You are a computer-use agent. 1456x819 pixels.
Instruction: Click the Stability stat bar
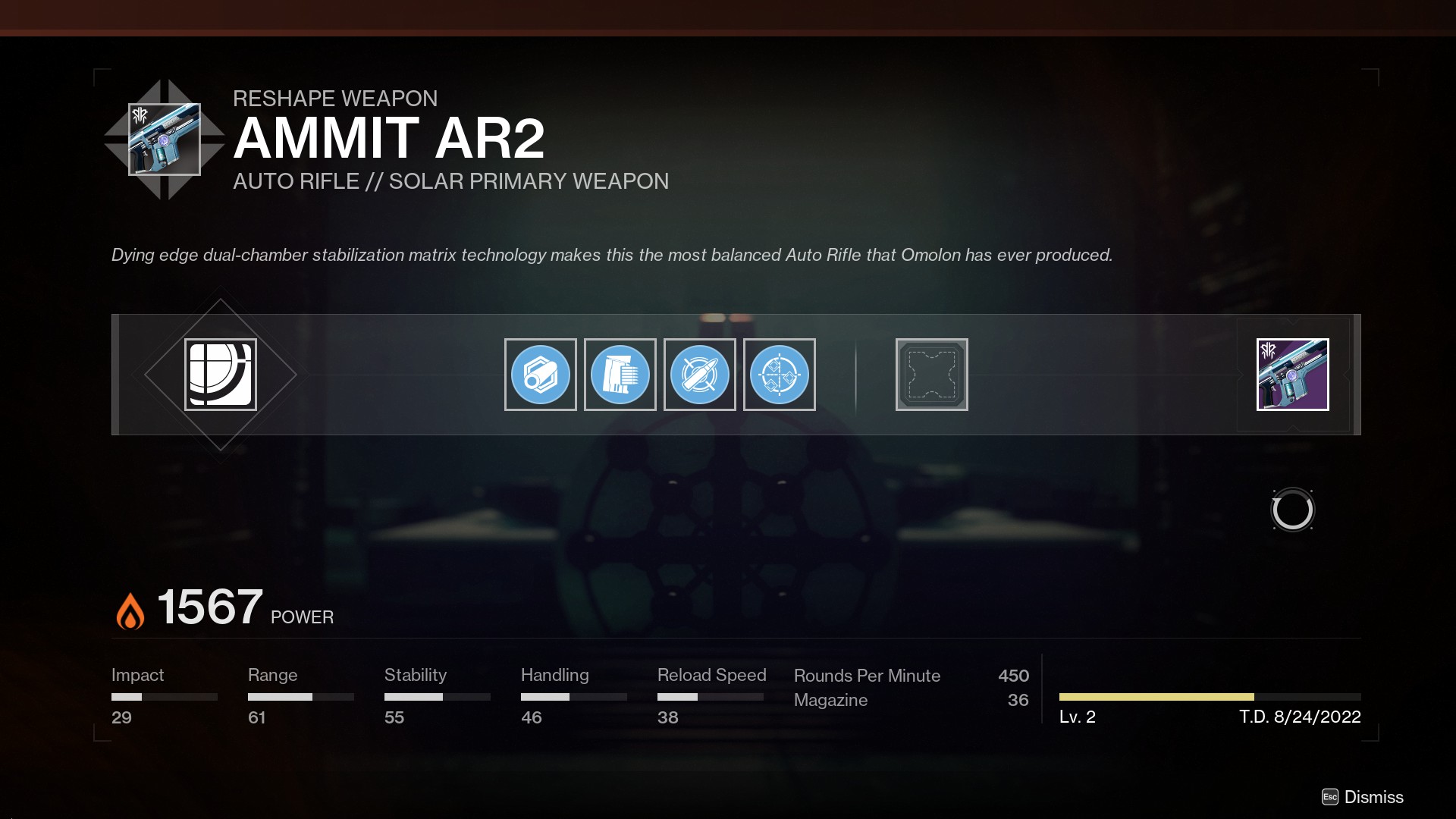437,695
